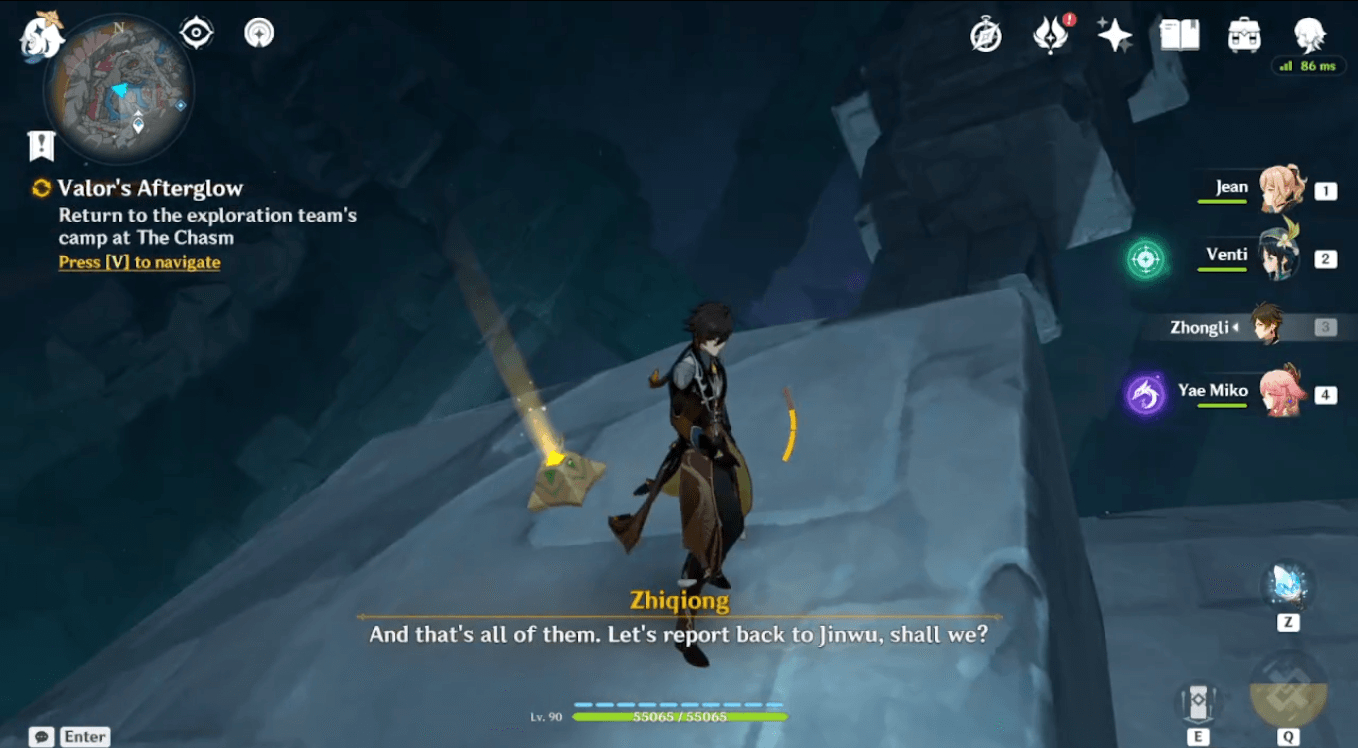The height and width of the screenshot is (748, 1358).
Task: Click the waypoint marker below the minimap
Action: point(40,146)
